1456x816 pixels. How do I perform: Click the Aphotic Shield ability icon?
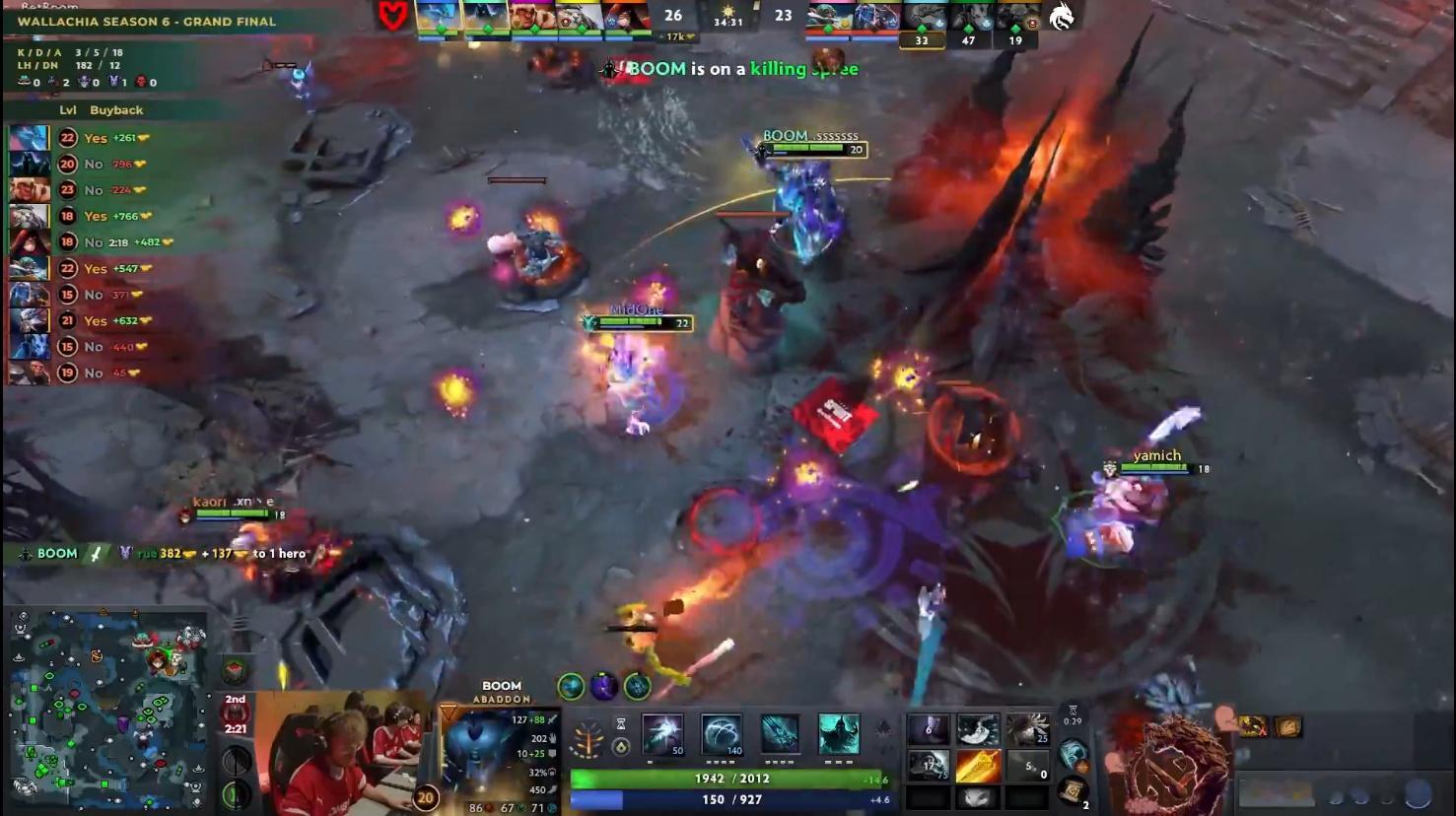coord(722,734)
